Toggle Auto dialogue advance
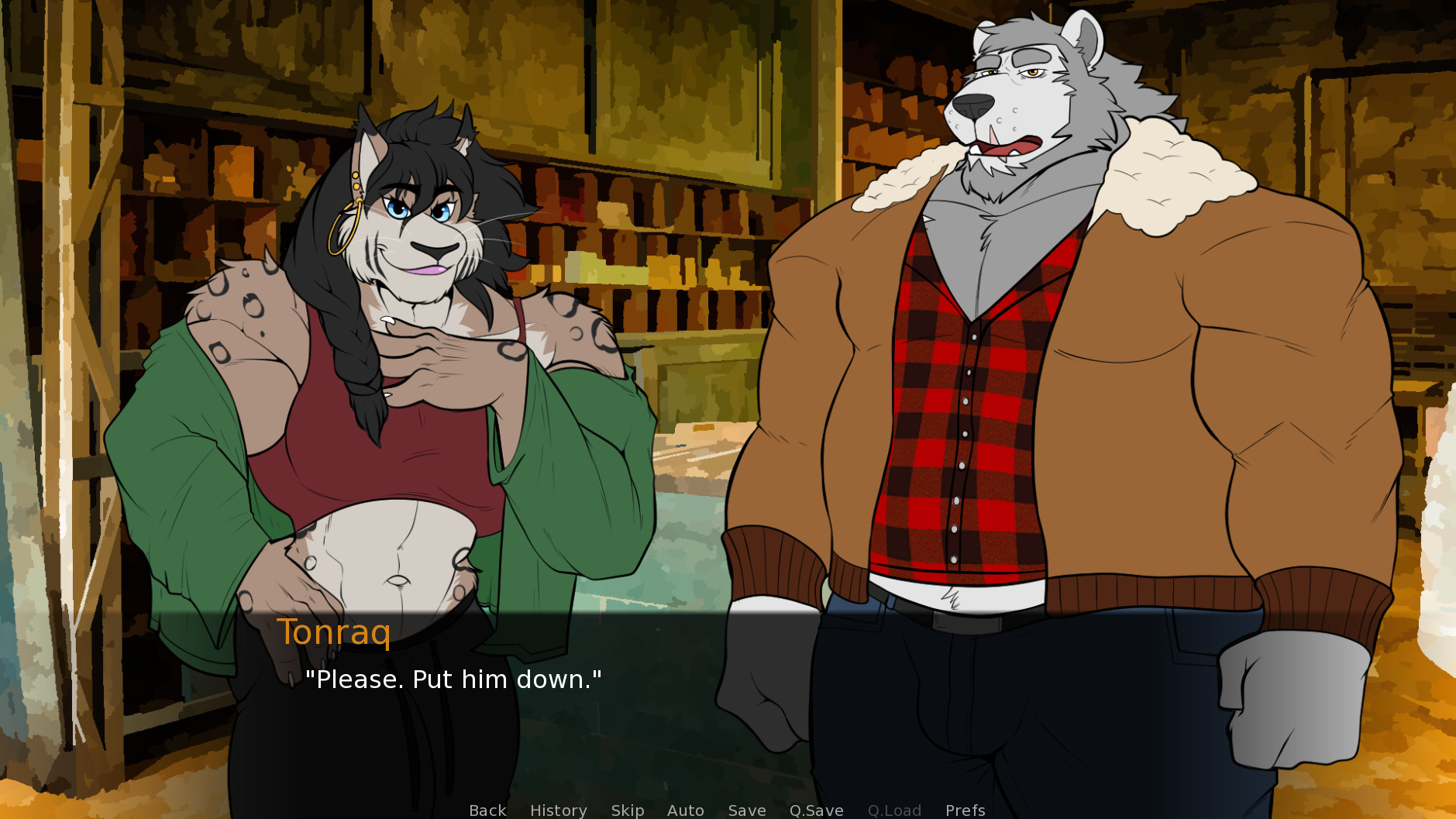This screenshot has width=1456, height=819. [x=685, y=810]
